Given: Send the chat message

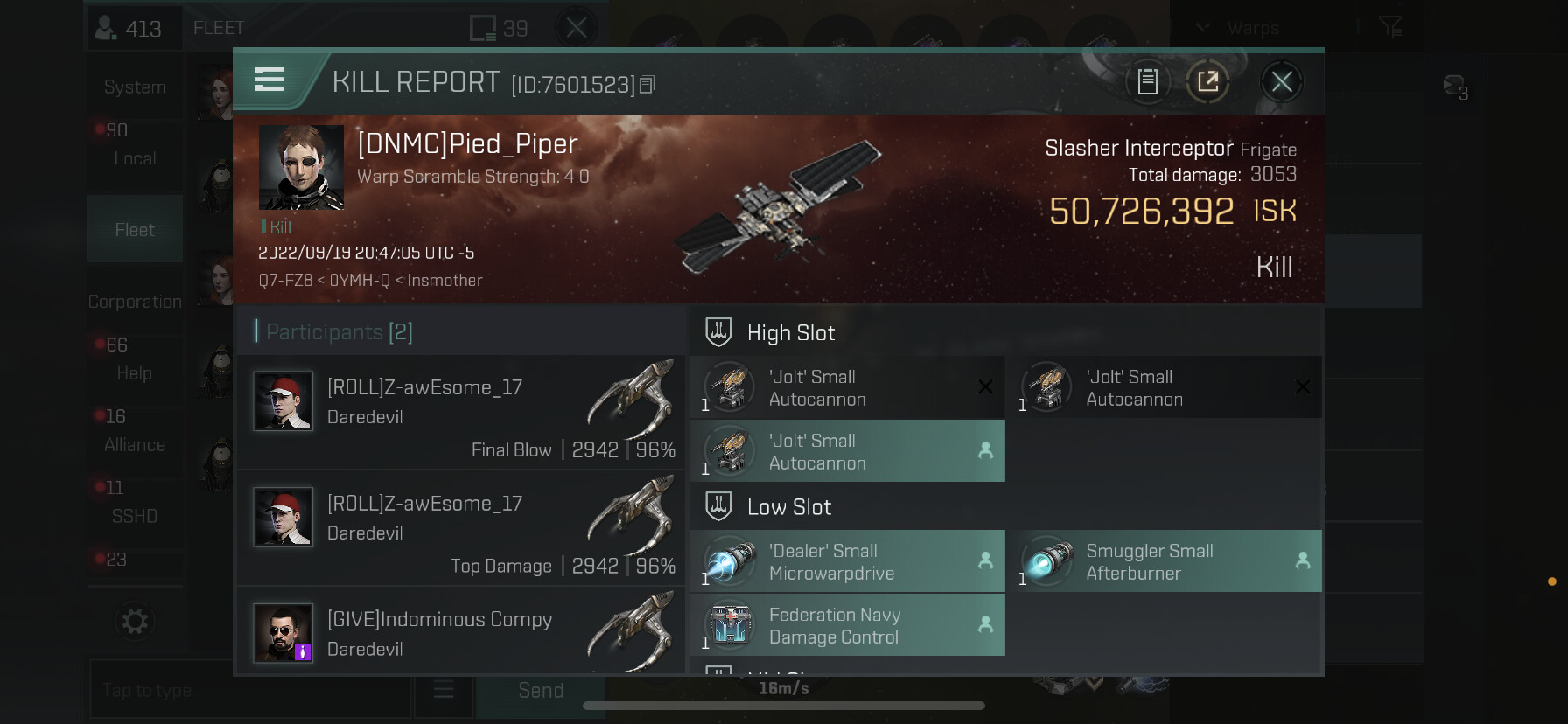Looking at the screenshot, I should 540,691.
